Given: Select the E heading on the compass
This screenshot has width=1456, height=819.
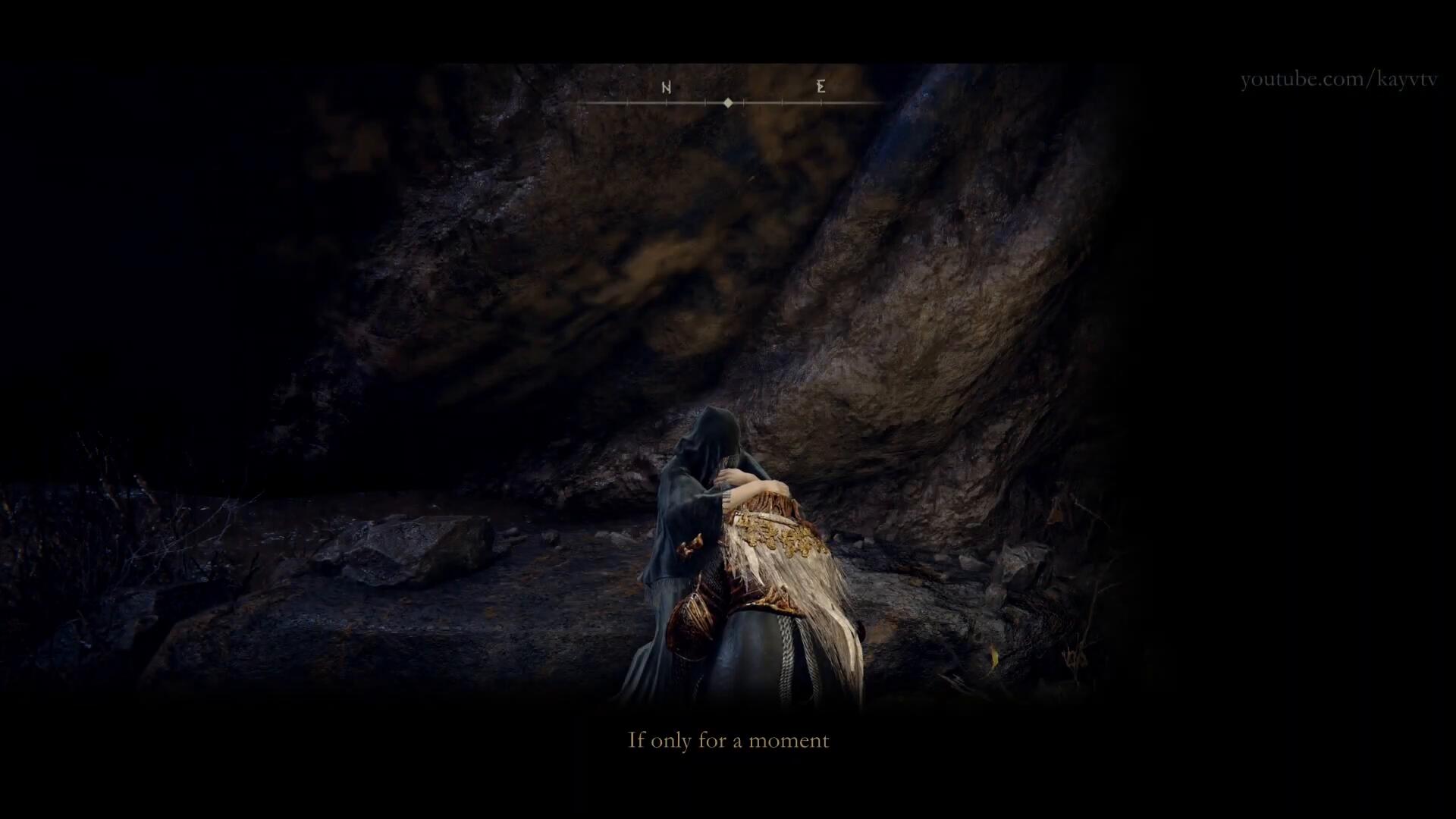Looking at the screenshot, I should click(821, 86).
